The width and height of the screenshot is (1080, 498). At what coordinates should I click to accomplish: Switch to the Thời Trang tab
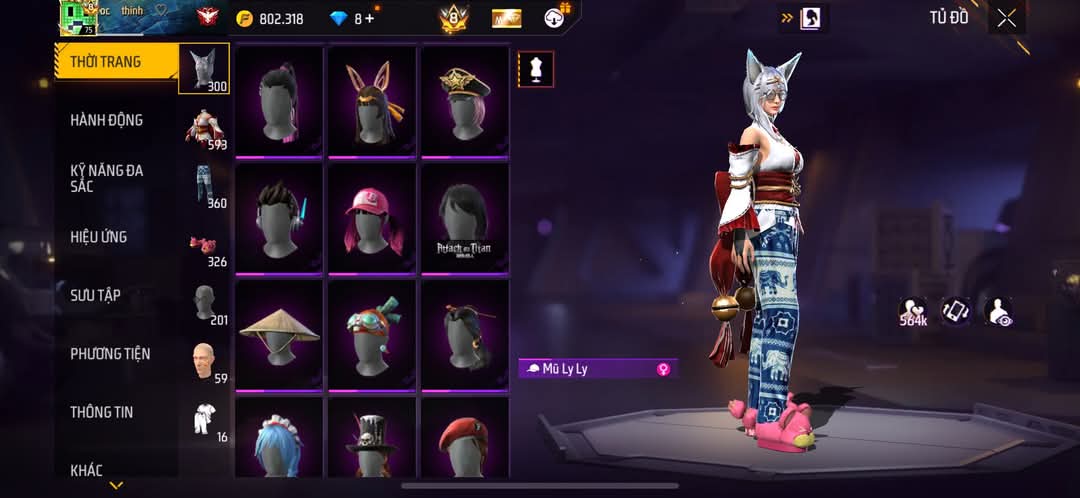tap(105, 62)
